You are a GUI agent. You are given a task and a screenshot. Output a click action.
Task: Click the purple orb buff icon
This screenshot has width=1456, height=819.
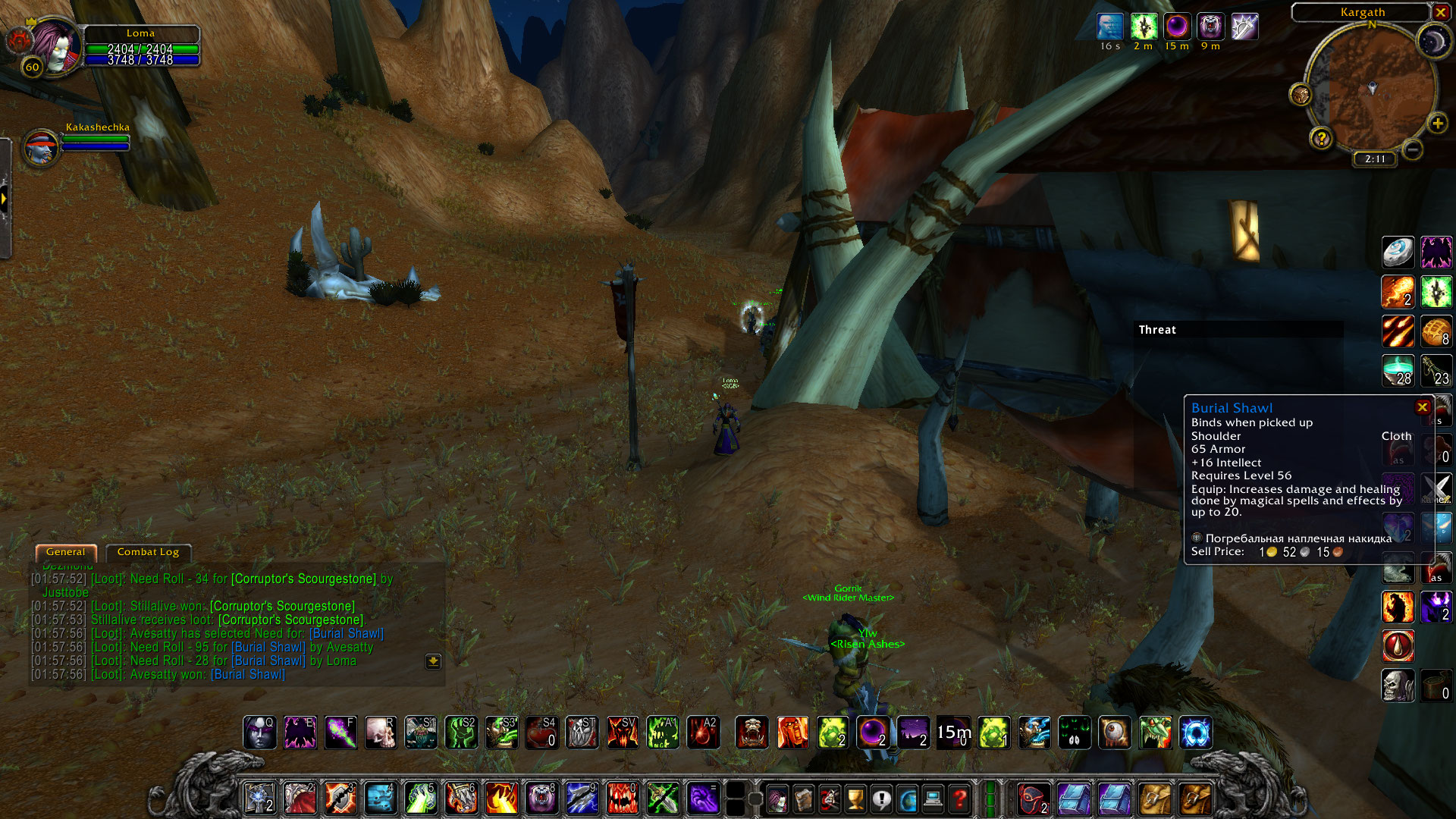1177,27
